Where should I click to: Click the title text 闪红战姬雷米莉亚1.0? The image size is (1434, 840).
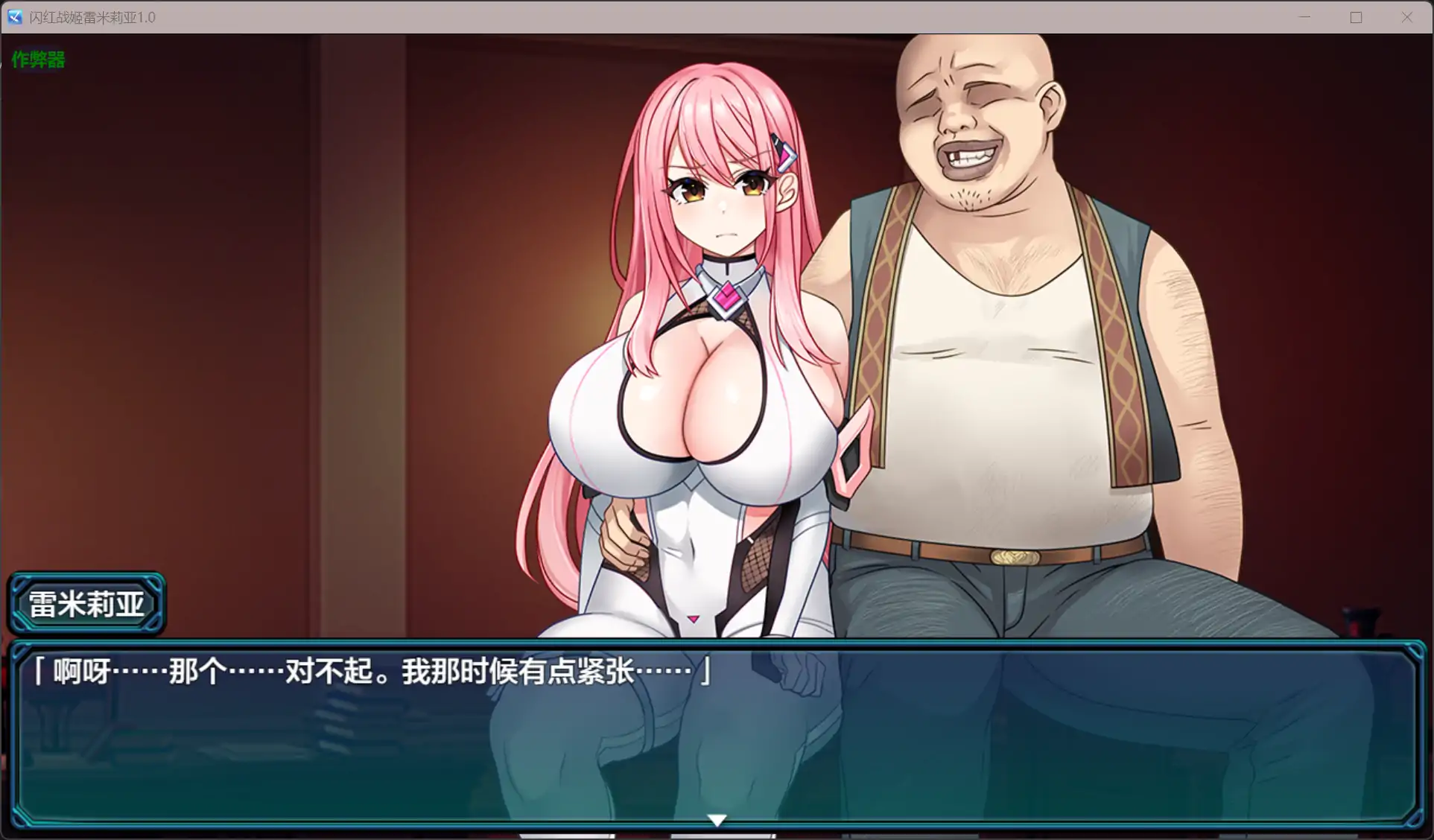(x=89, y=16)
